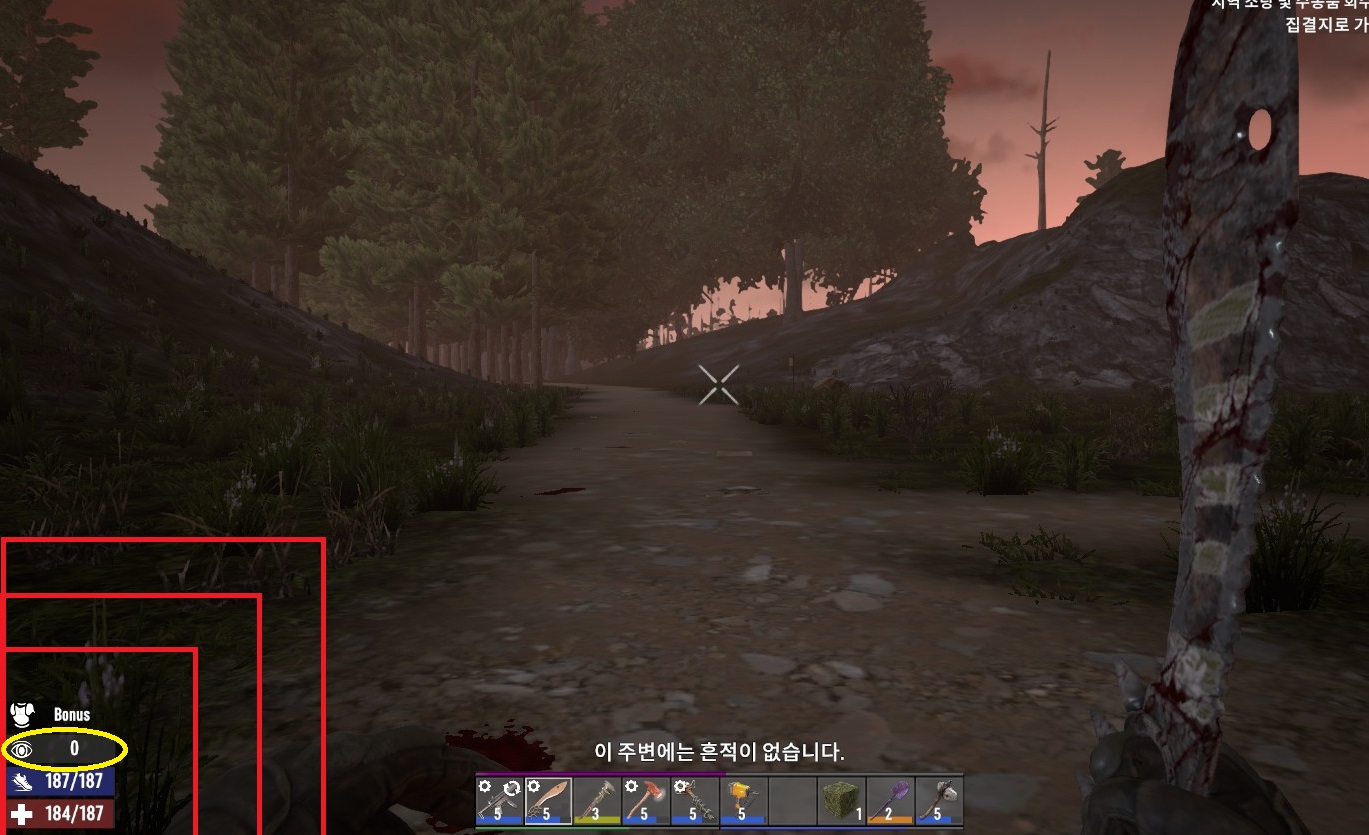1369x835 pixels.
Task: Click the armor Bonus chestplate icon
Action: coord(24,712)
